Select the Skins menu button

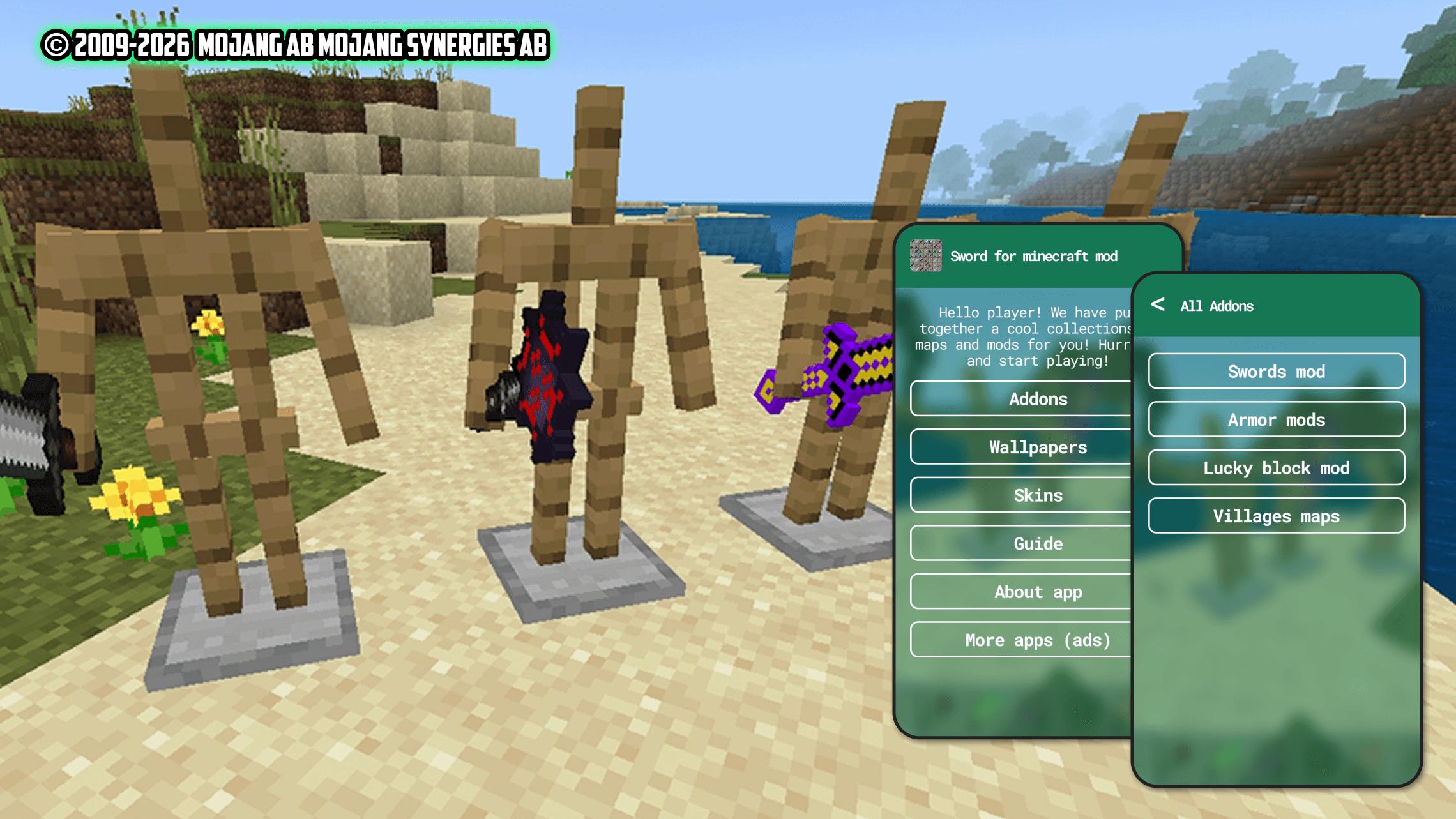(x=1022, y=495)
